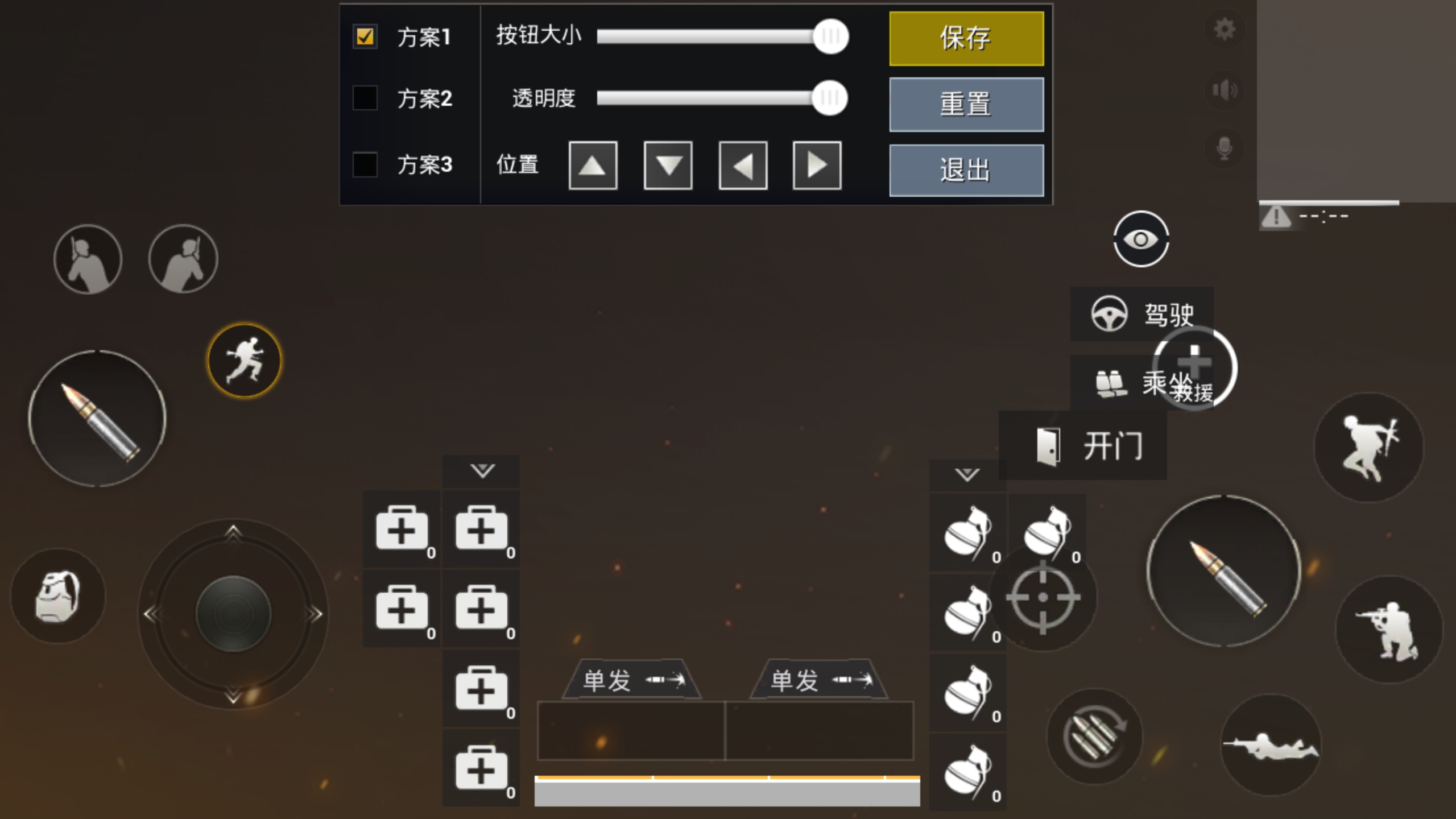Image resolution: width=1456 pixels, height=819 pixels.
Task: Collapse the med kit panel with chevron
Action: point(481,471)
